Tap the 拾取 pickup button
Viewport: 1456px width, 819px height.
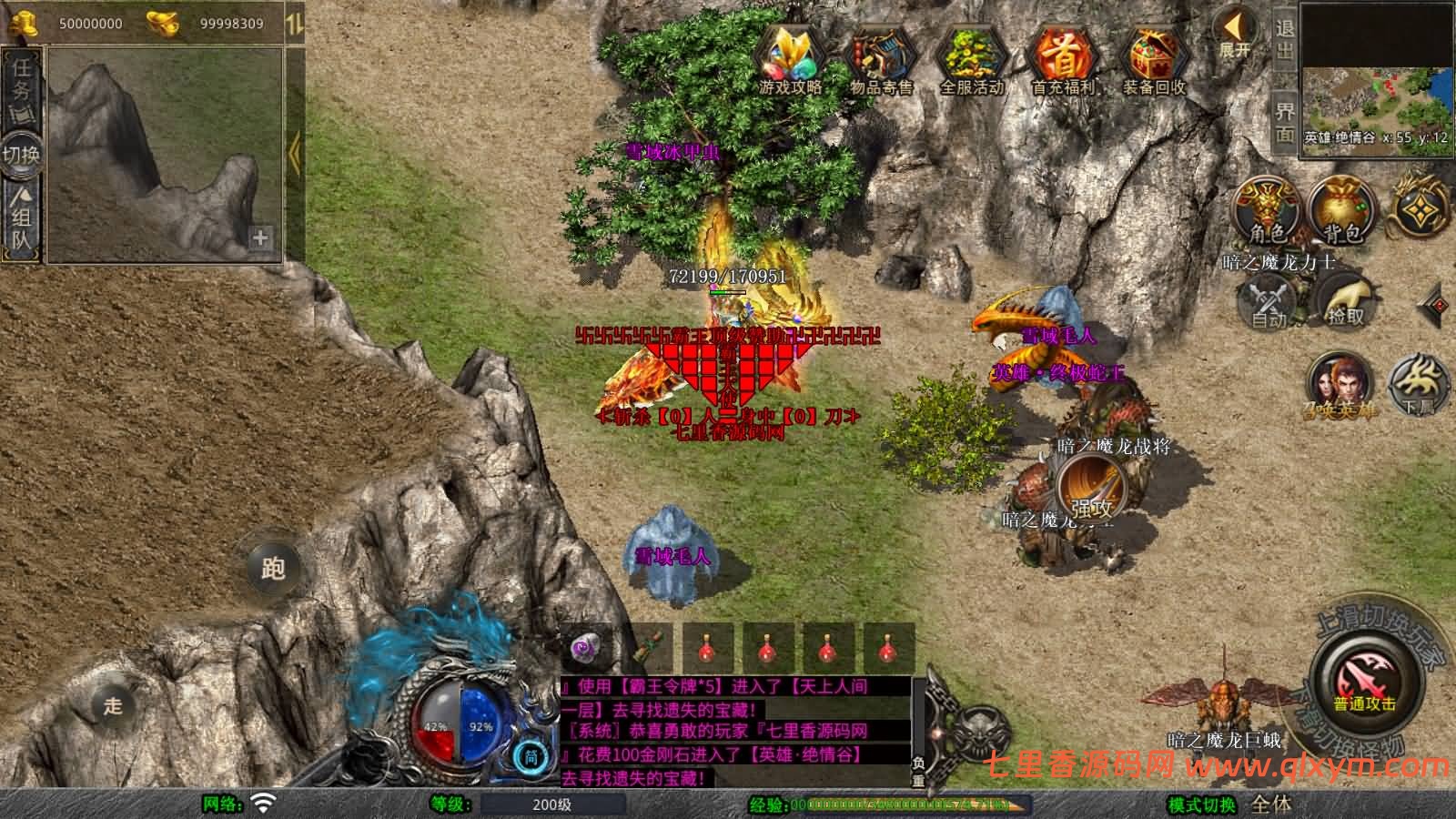1345,300
